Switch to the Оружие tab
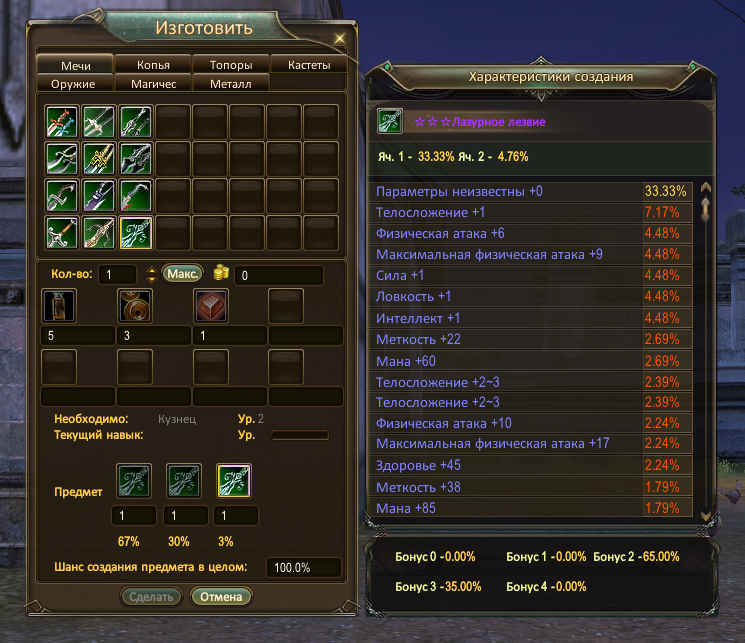This screenshot has height=643, width=745. click(76, 83)
